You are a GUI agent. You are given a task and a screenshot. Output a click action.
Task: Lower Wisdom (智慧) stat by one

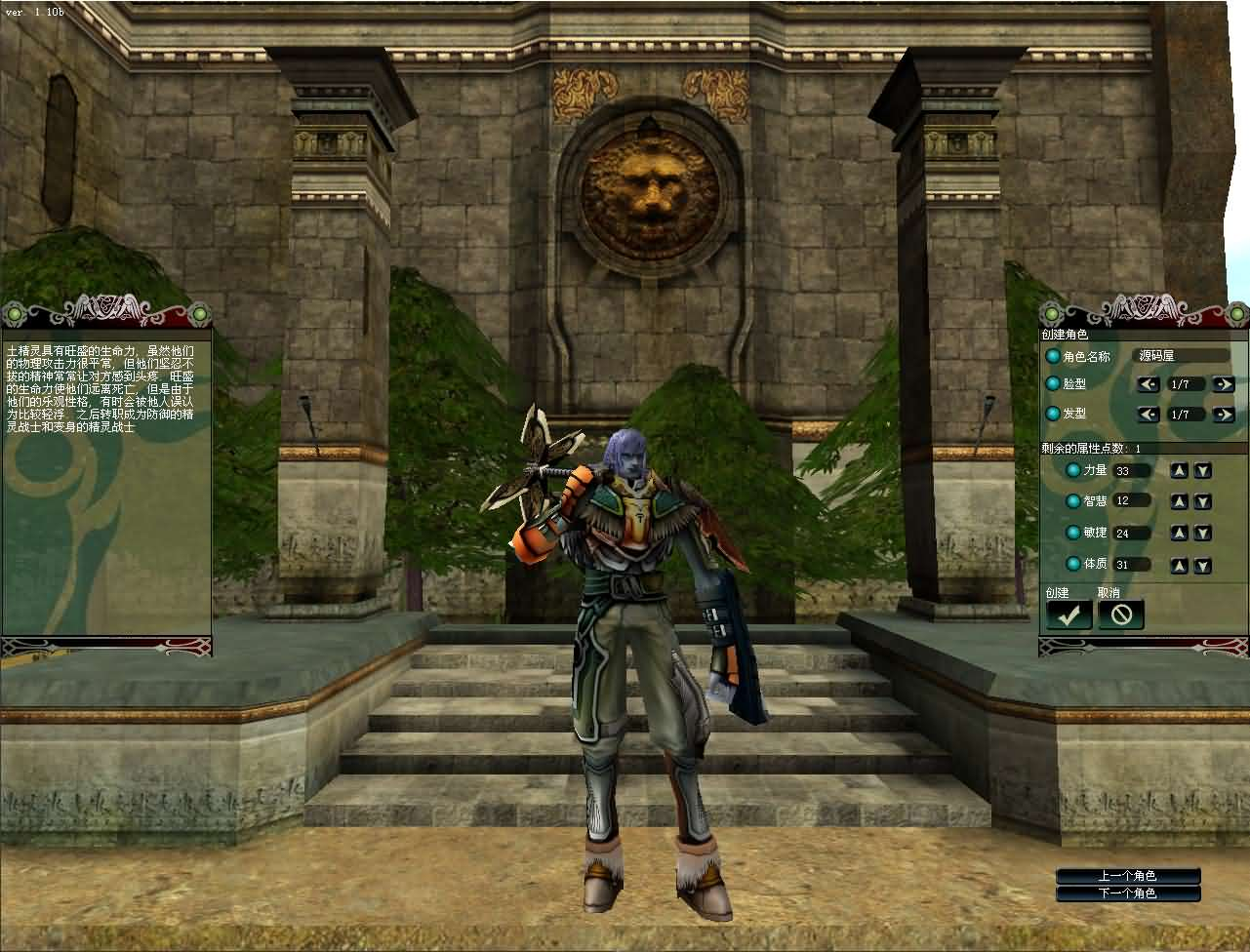click(1203, 501)
